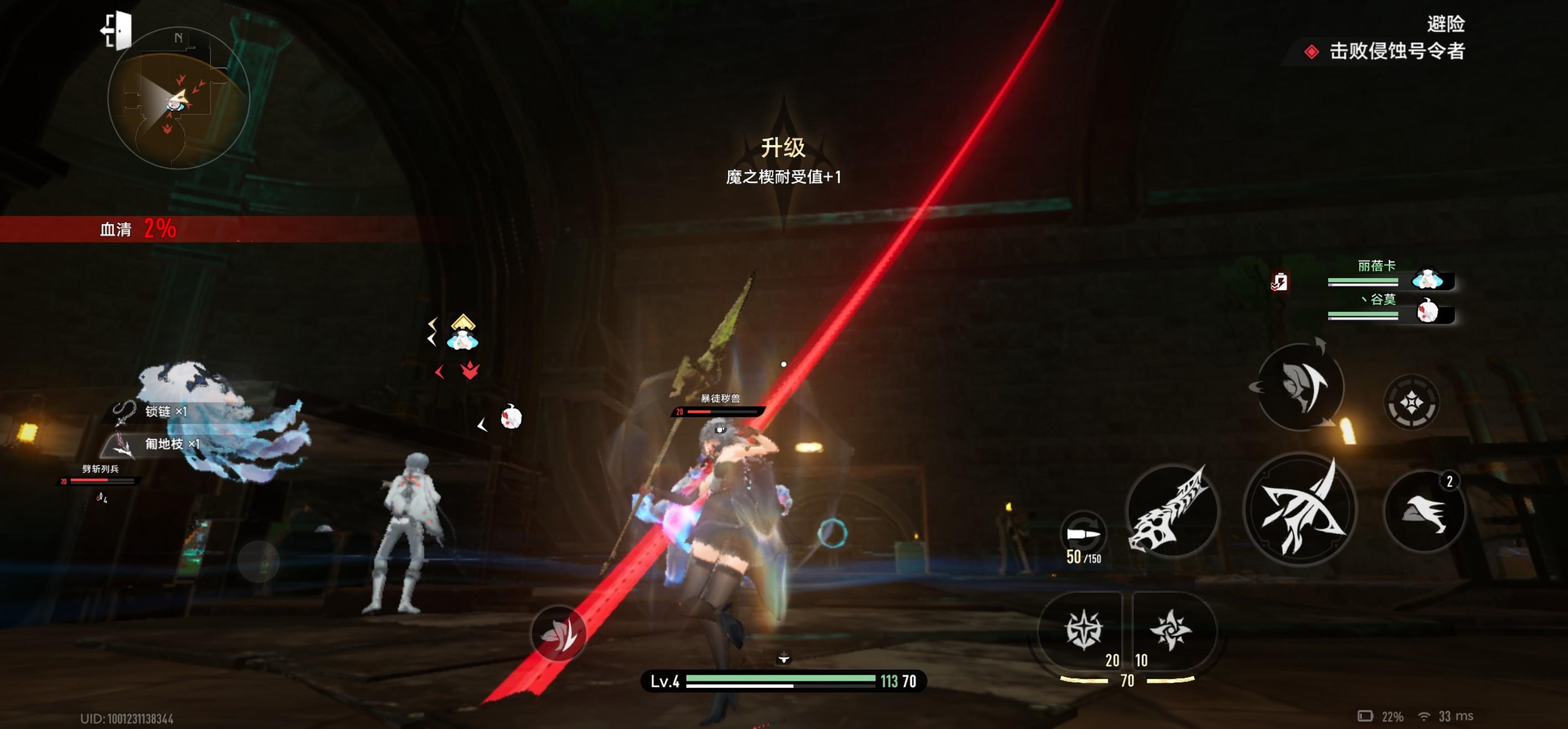Cast the skill costing 10 energy

[x=1170, y=630]
